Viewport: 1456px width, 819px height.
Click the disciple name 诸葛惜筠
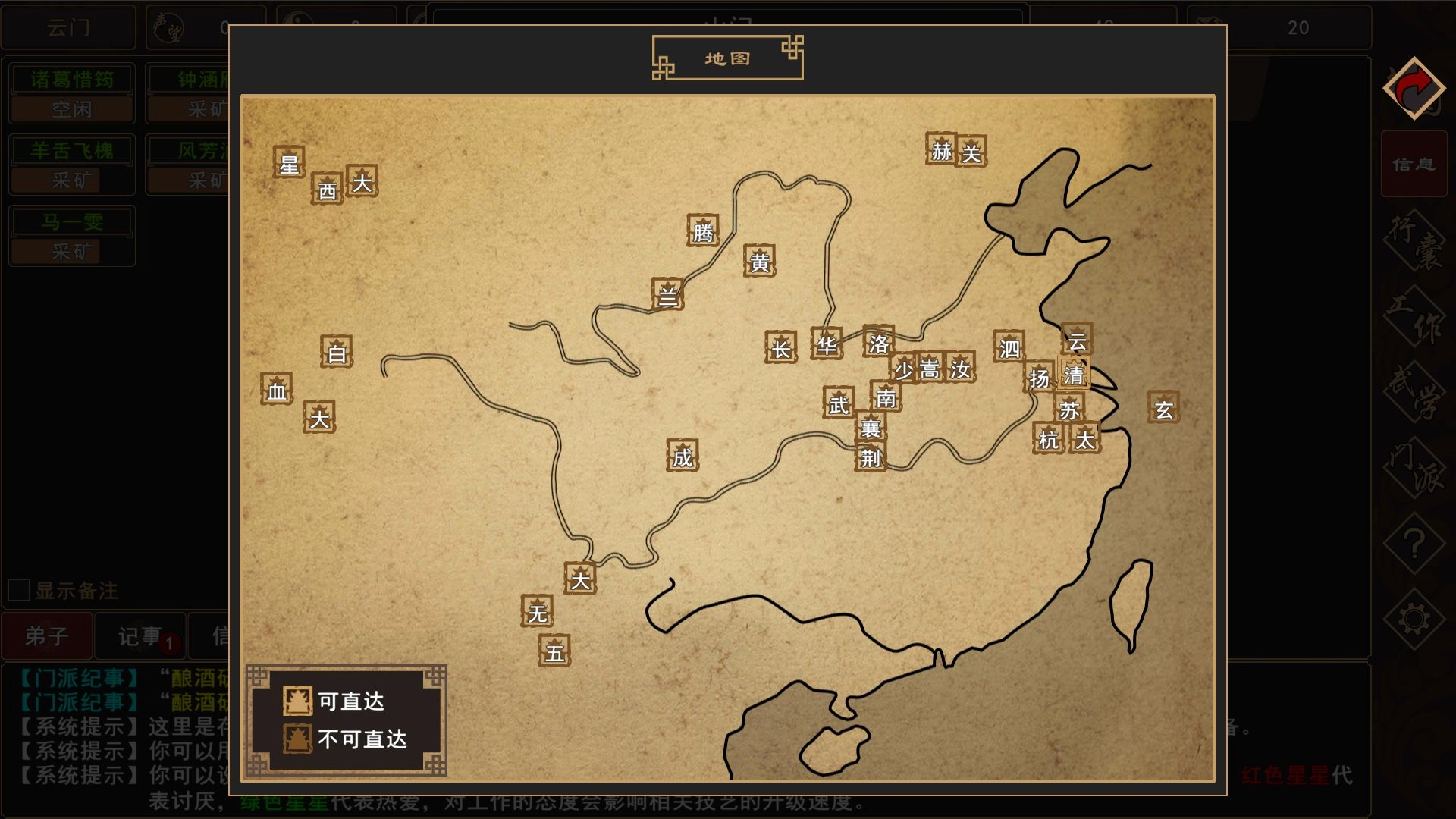click(71, 77)
